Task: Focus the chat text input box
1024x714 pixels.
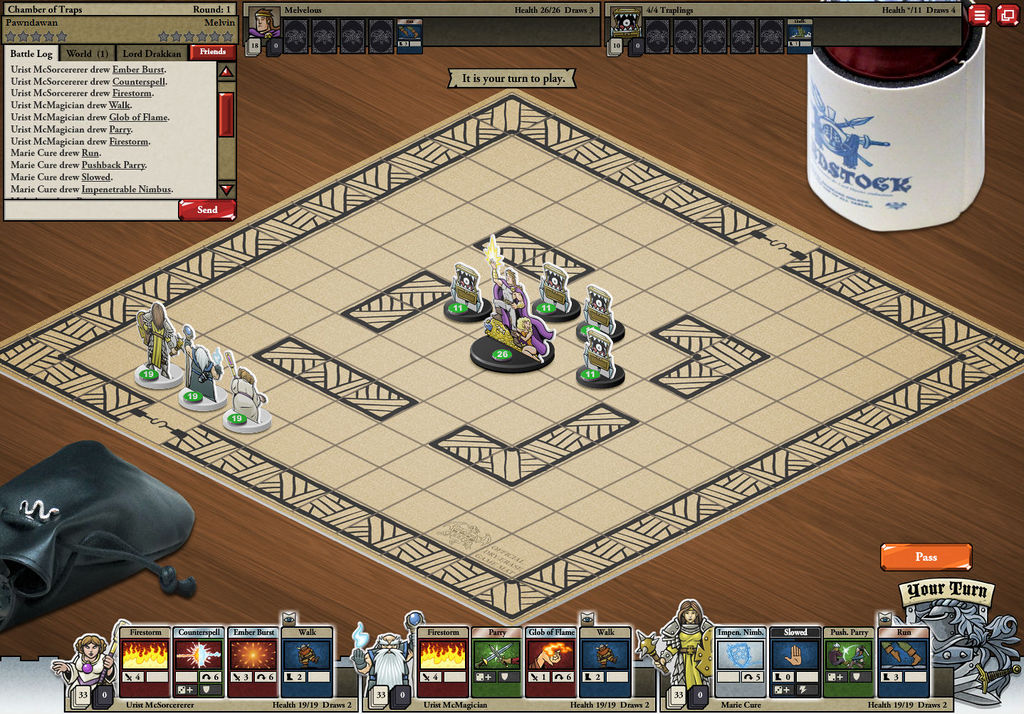Action: [91, 210]
